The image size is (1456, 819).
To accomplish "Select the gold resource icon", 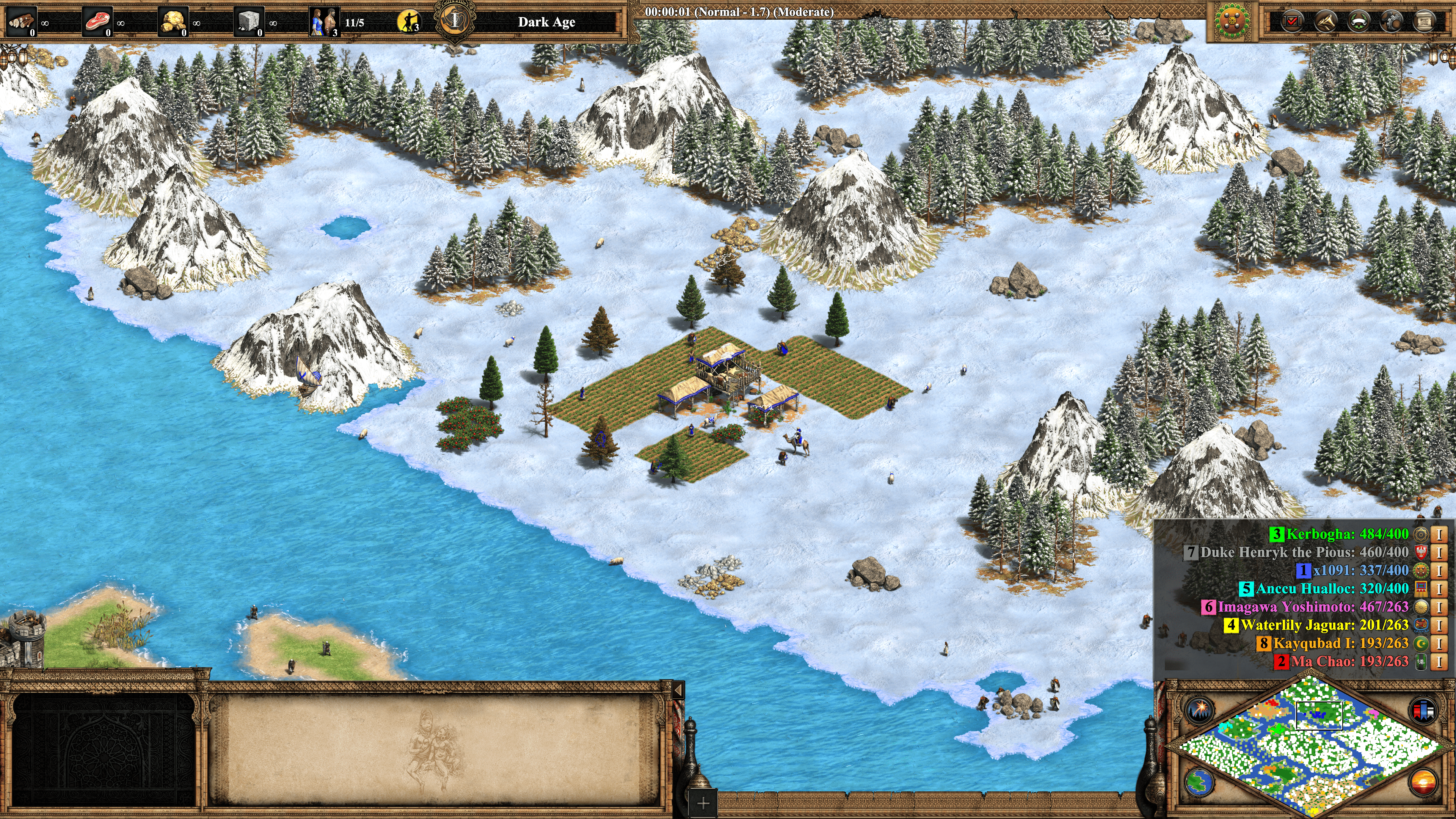I will [x=173, y=22].
